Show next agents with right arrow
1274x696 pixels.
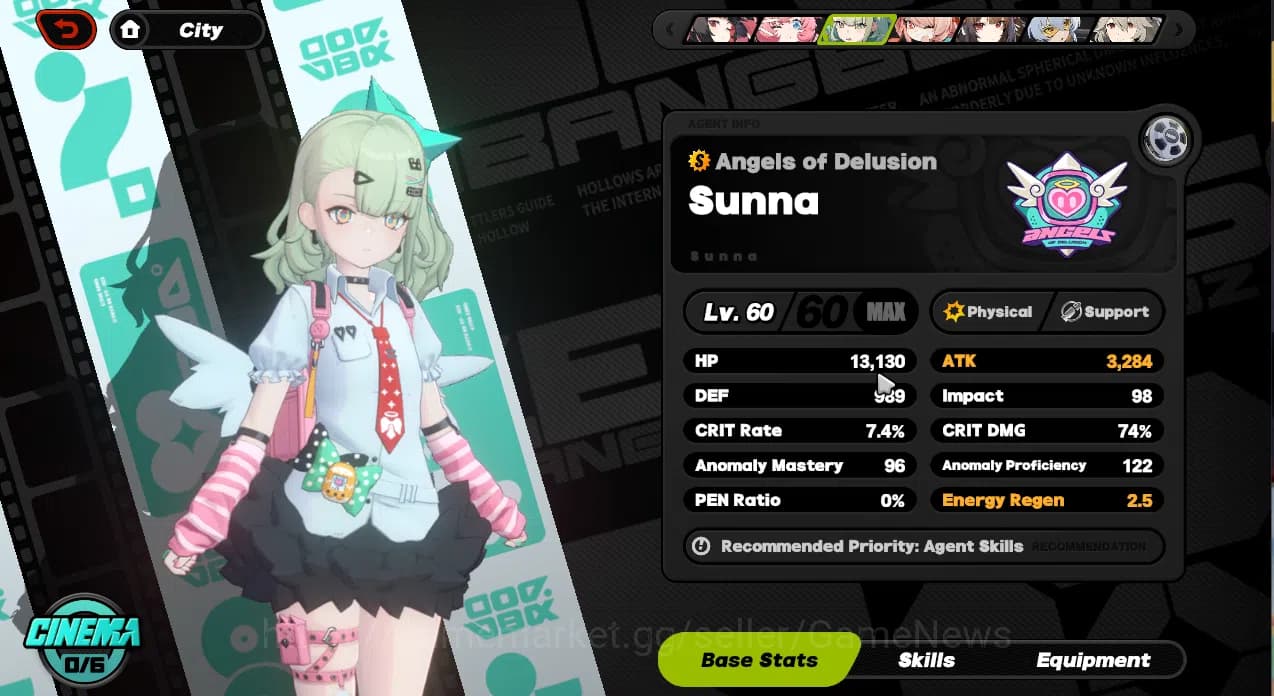tap(1179, 30)
